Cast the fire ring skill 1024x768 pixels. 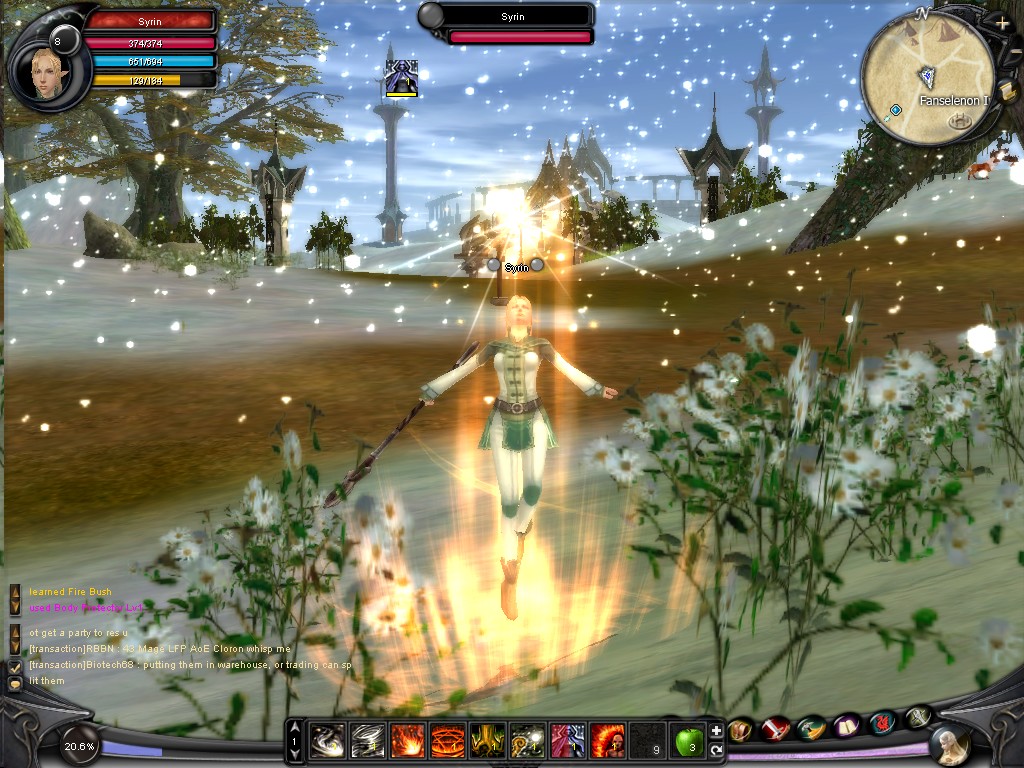click(x=446, y=741)
